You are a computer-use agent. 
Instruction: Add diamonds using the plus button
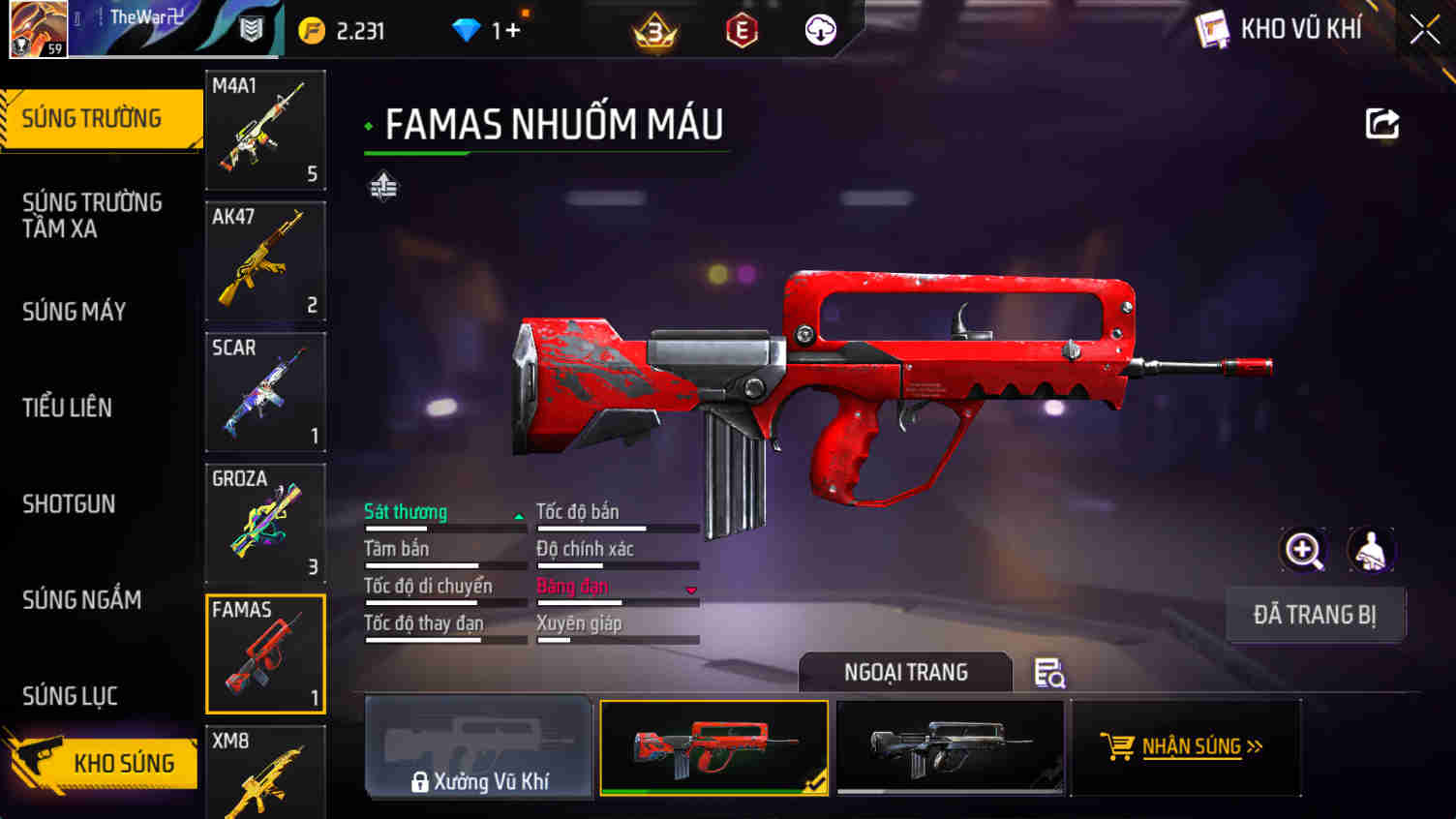pos(512,31)
